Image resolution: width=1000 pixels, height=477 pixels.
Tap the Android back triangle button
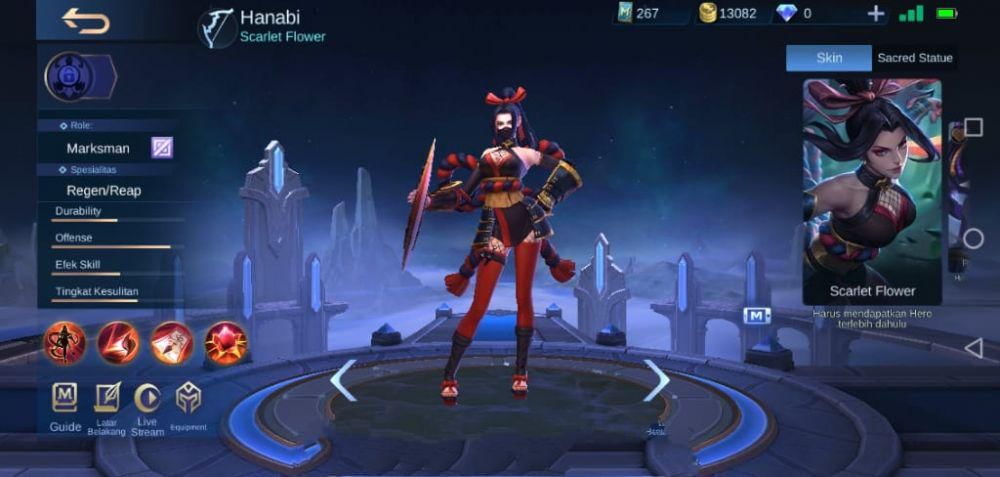point(973,348)
